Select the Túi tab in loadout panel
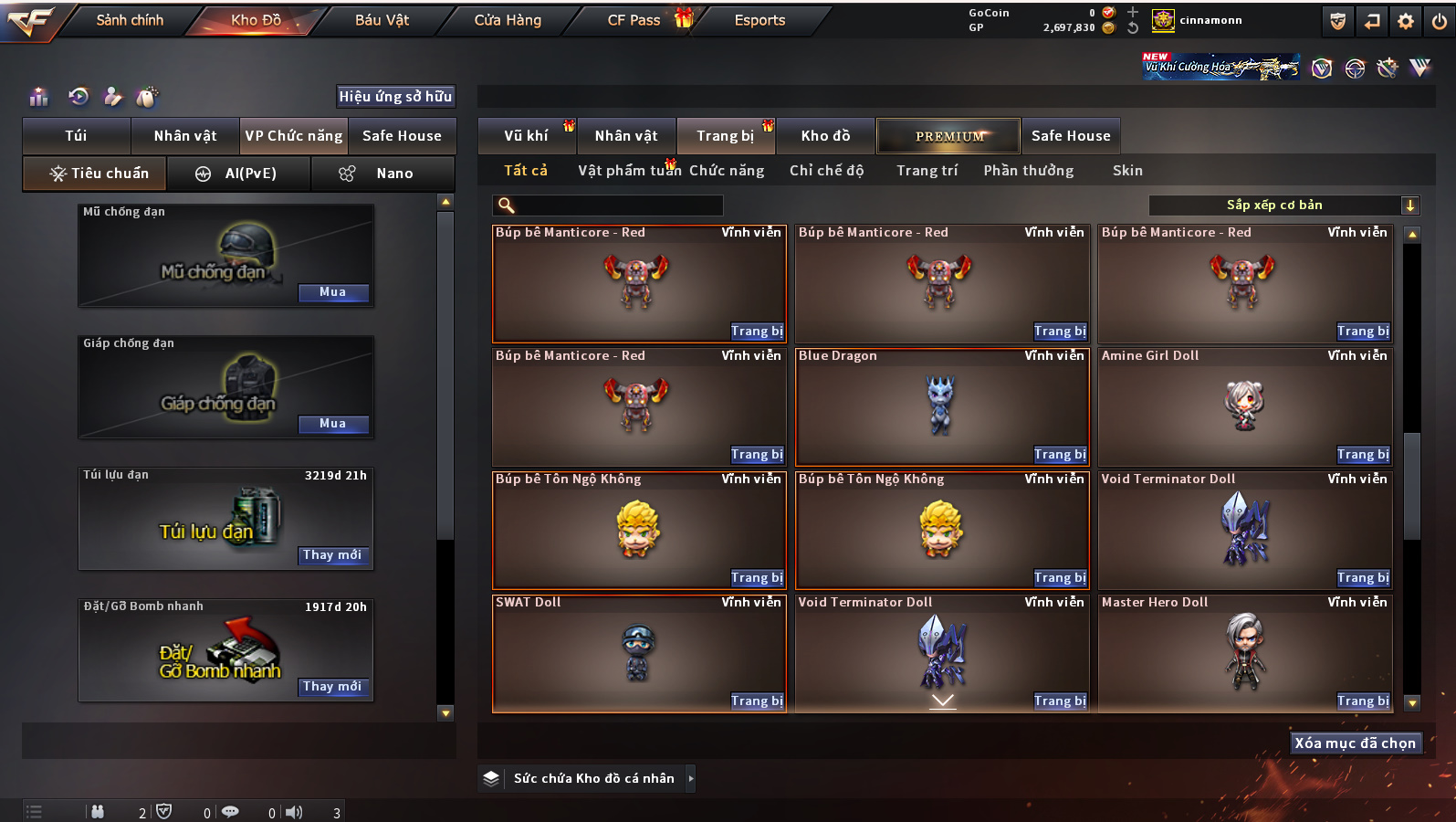Viewport: 1456px width, 822px height. (76, 136)
